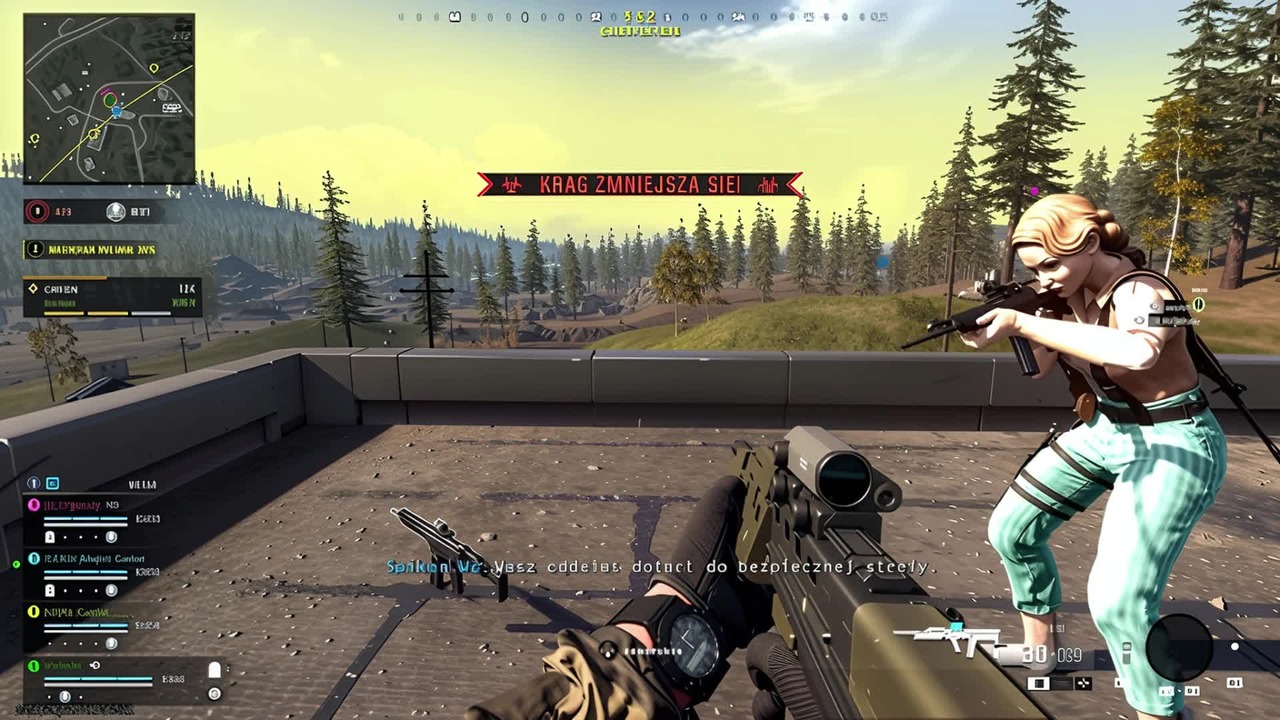Click the dark circular equipment slot

click(x=1180, y=647)
